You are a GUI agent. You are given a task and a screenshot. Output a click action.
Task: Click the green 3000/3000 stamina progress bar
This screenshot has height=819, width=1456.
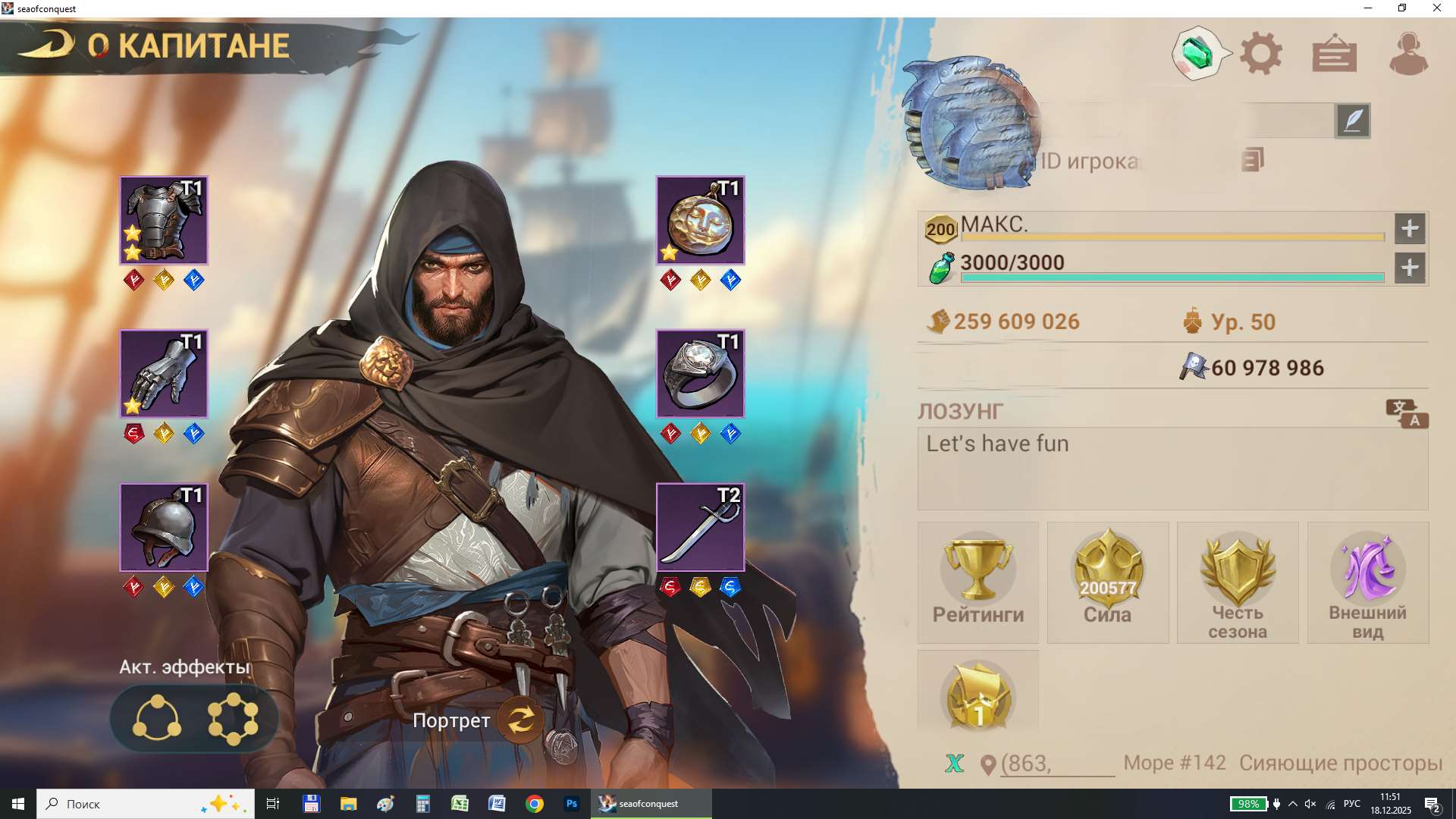pyautogui.click(x=1172, y=278)
